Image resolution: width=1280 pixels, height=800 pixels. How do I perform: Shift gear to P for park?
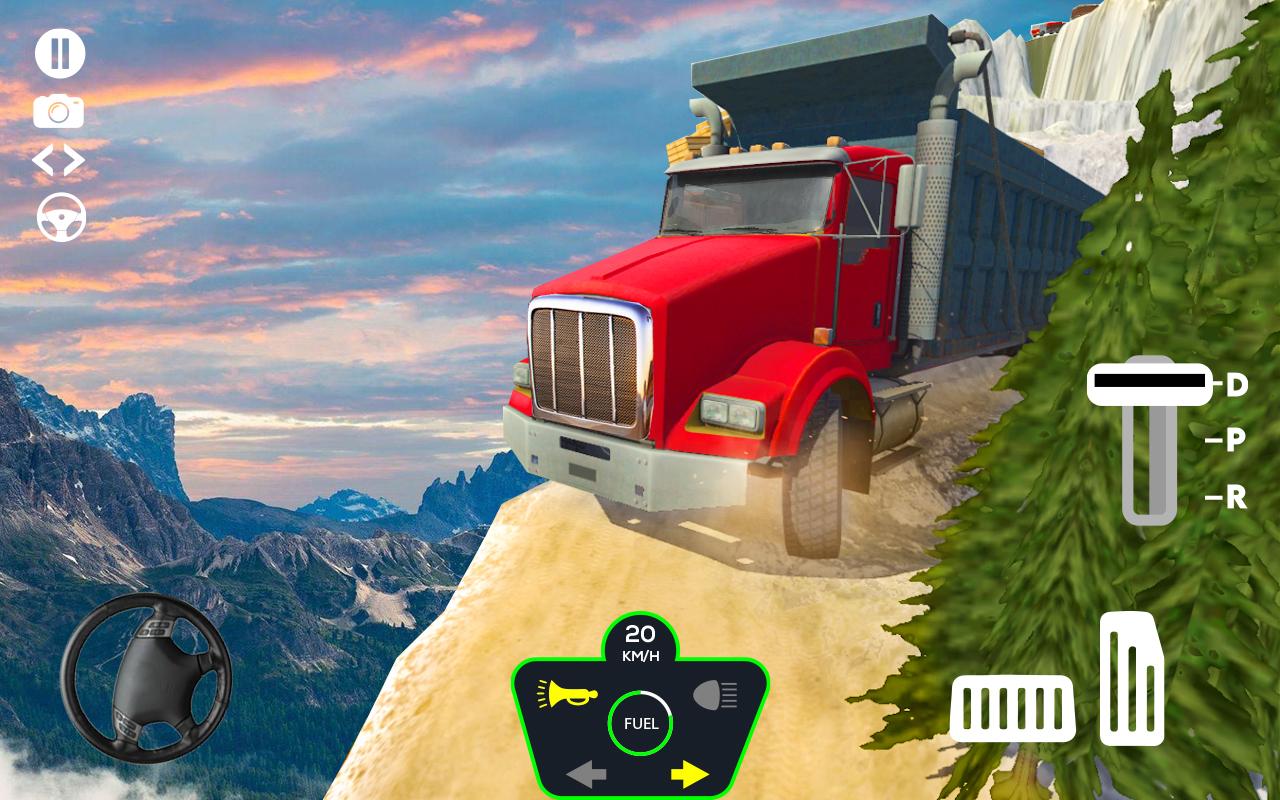tap(1236, 440)
